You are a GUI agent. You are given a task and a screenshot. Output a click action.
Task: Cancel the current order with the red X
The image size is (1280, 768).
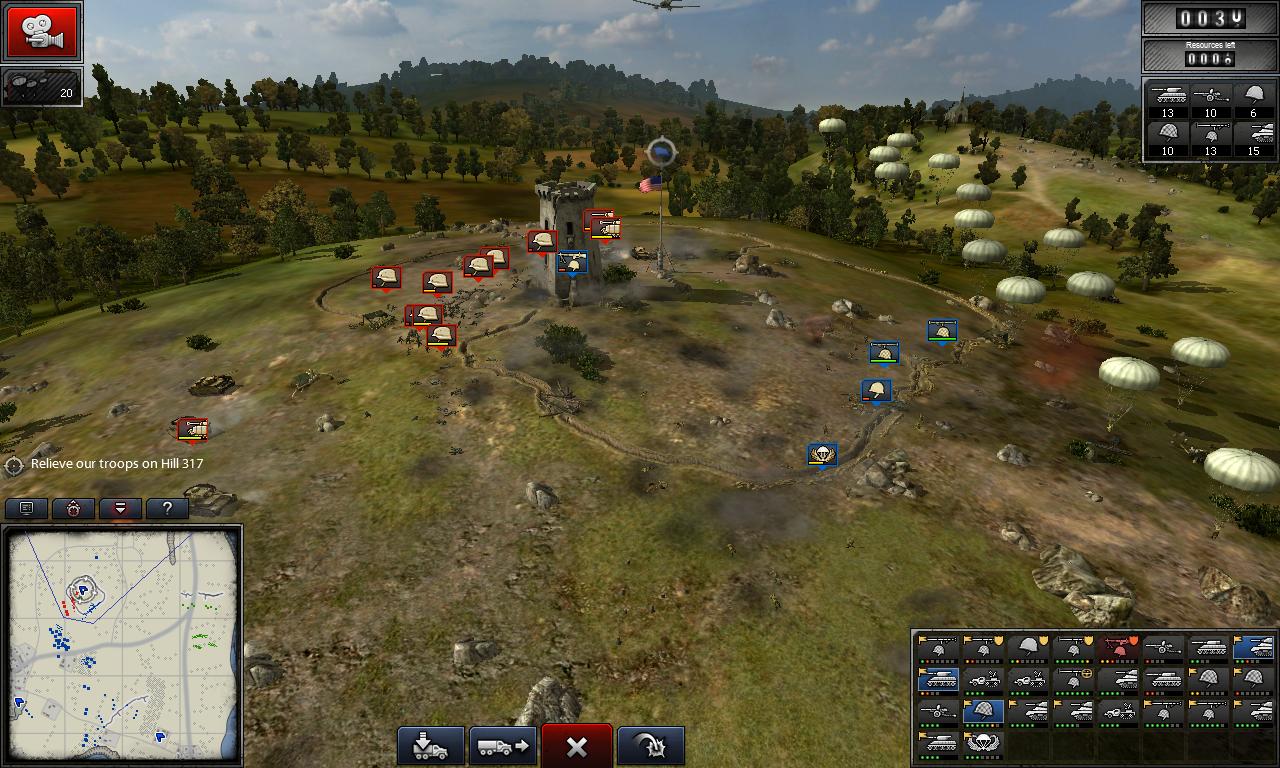point(576,744)
